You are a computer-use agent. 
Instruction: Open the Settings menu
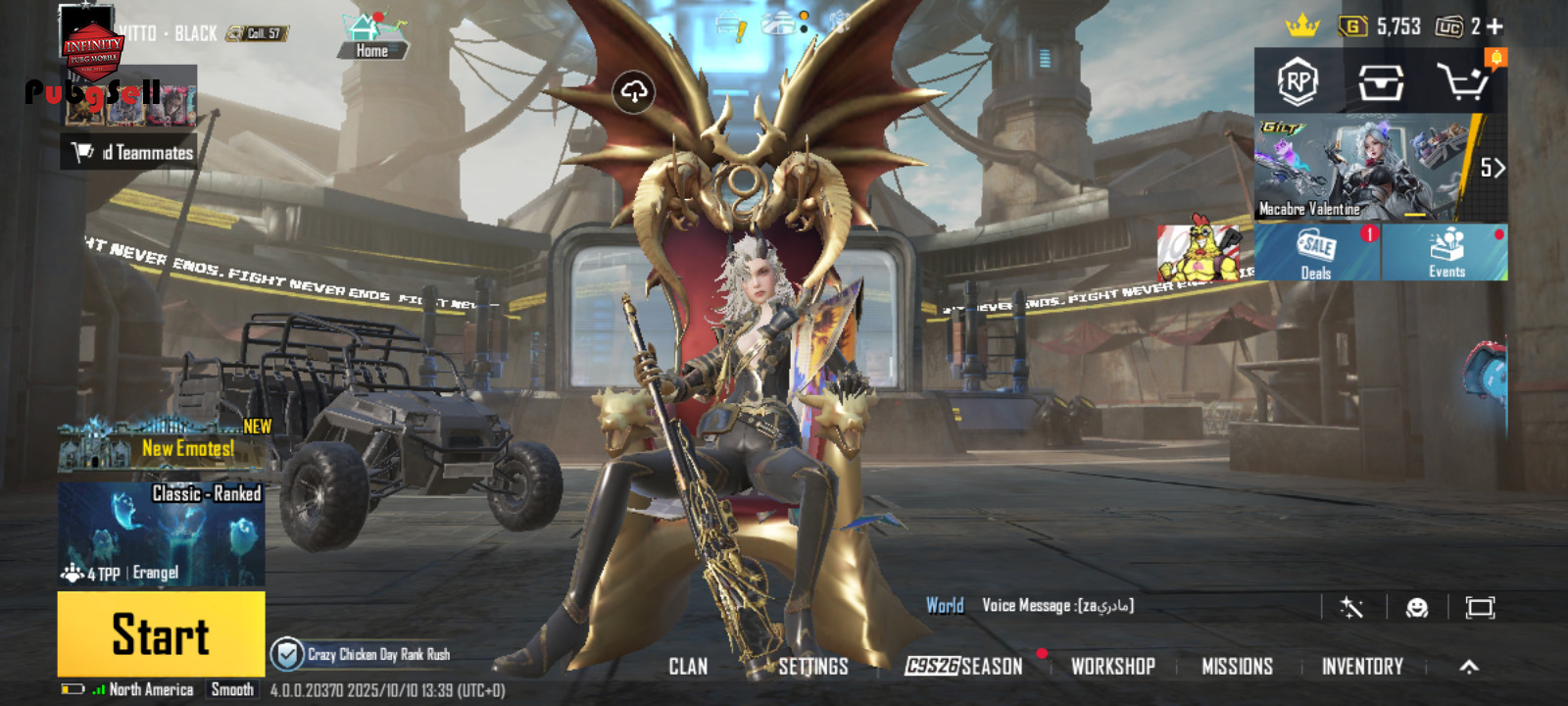pos(812,667)
